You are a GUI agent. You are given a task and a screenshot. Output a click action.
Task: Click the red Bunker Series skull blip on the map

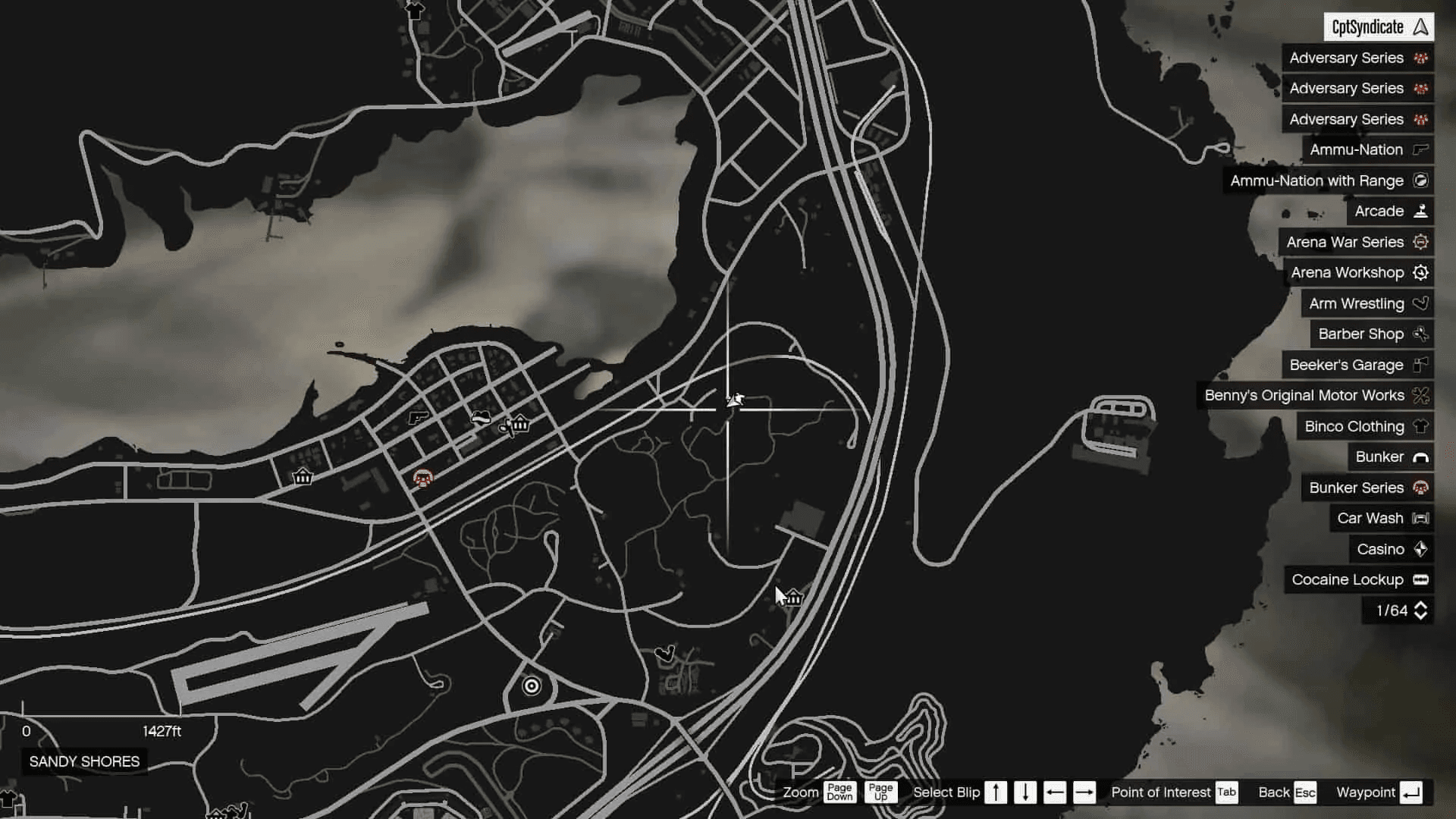coord(422,479)
